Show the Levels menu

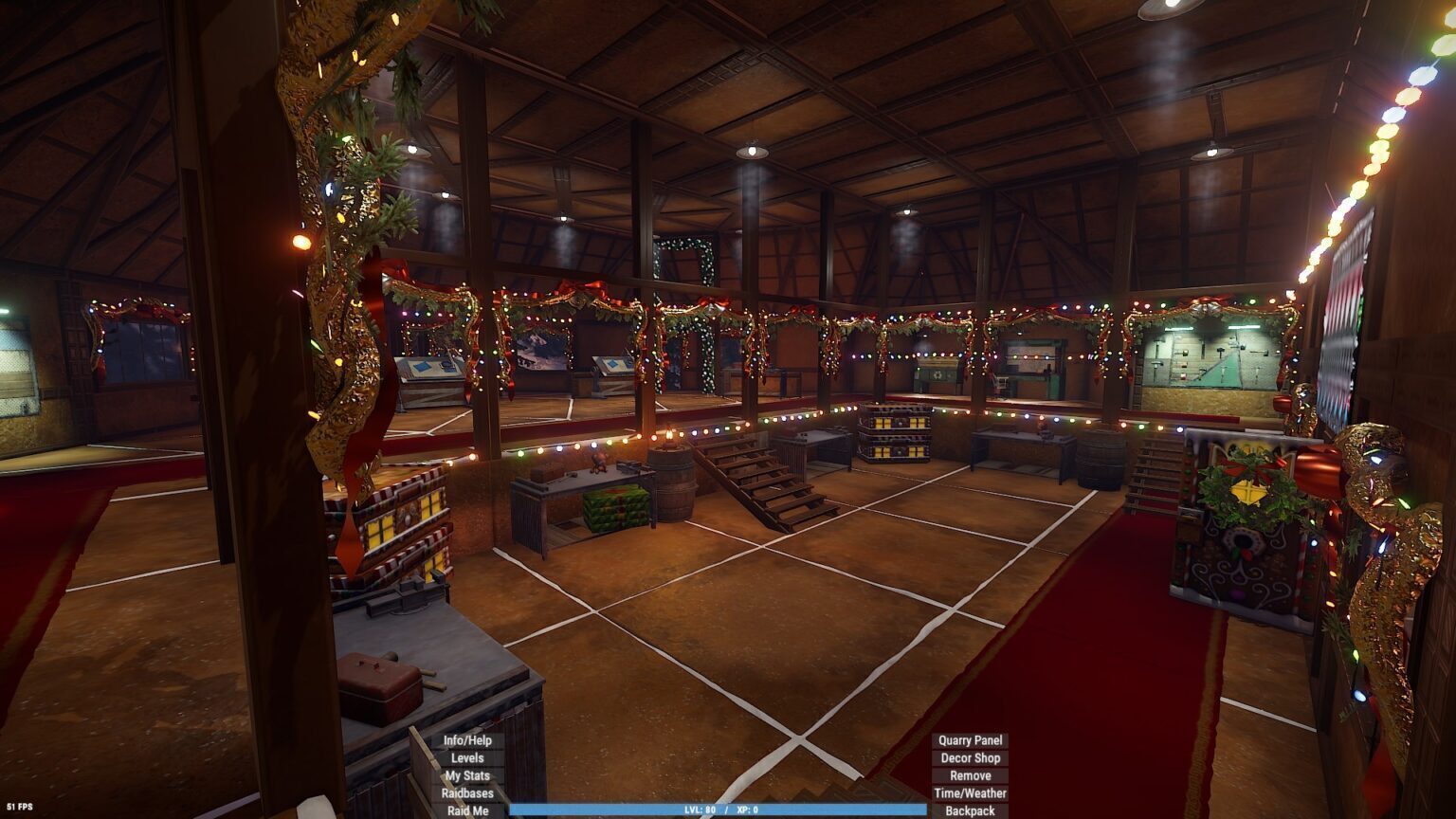click(467, 758)
